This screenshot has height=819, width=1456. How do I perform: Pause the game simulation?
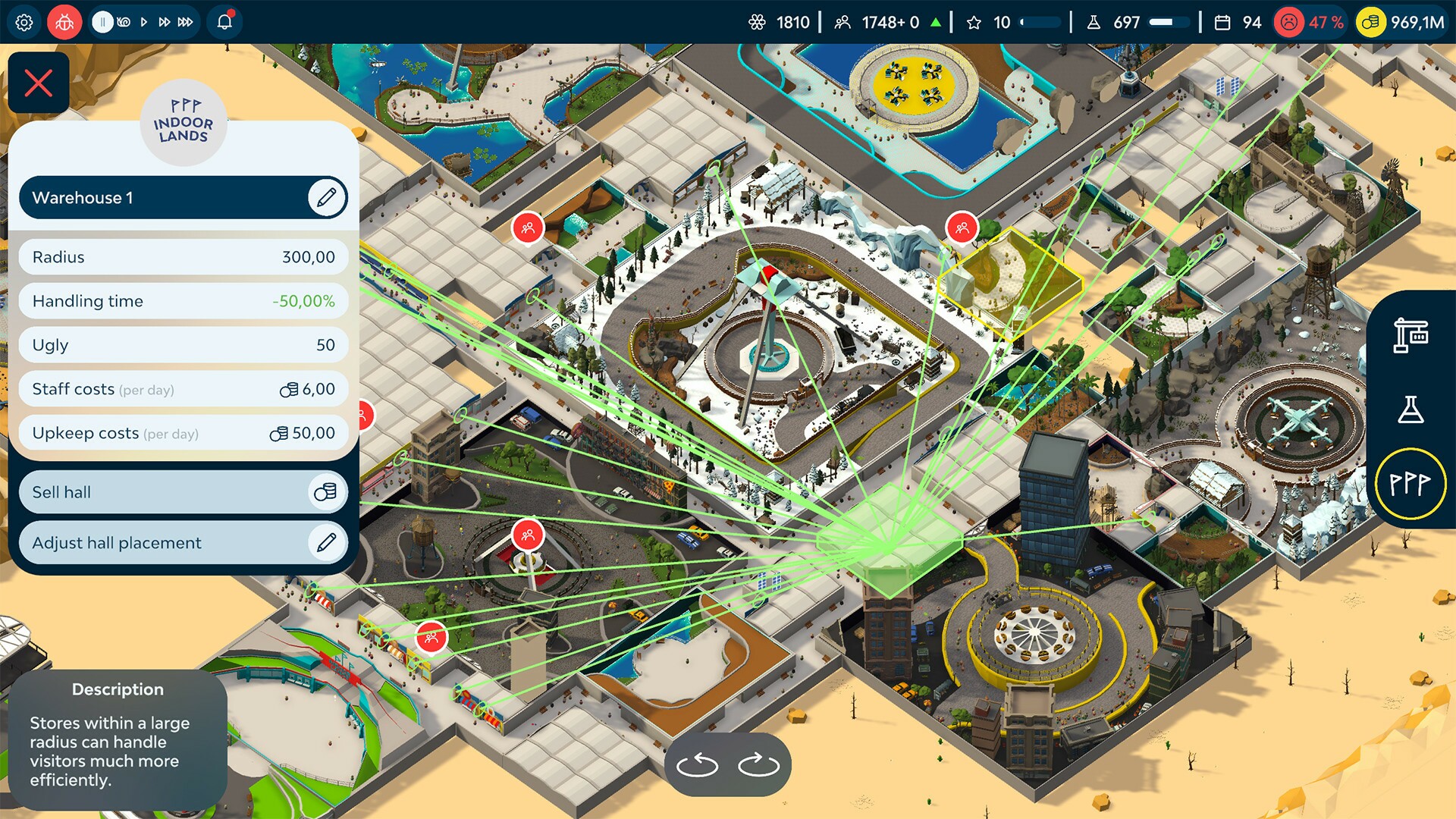click(102, 22)
